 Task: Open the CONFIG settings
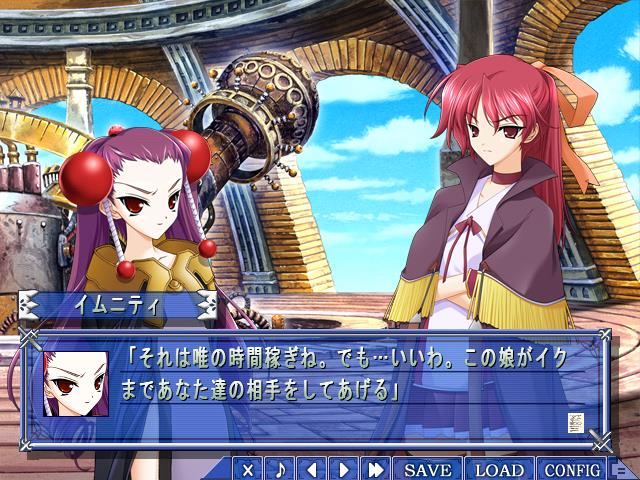572,469
